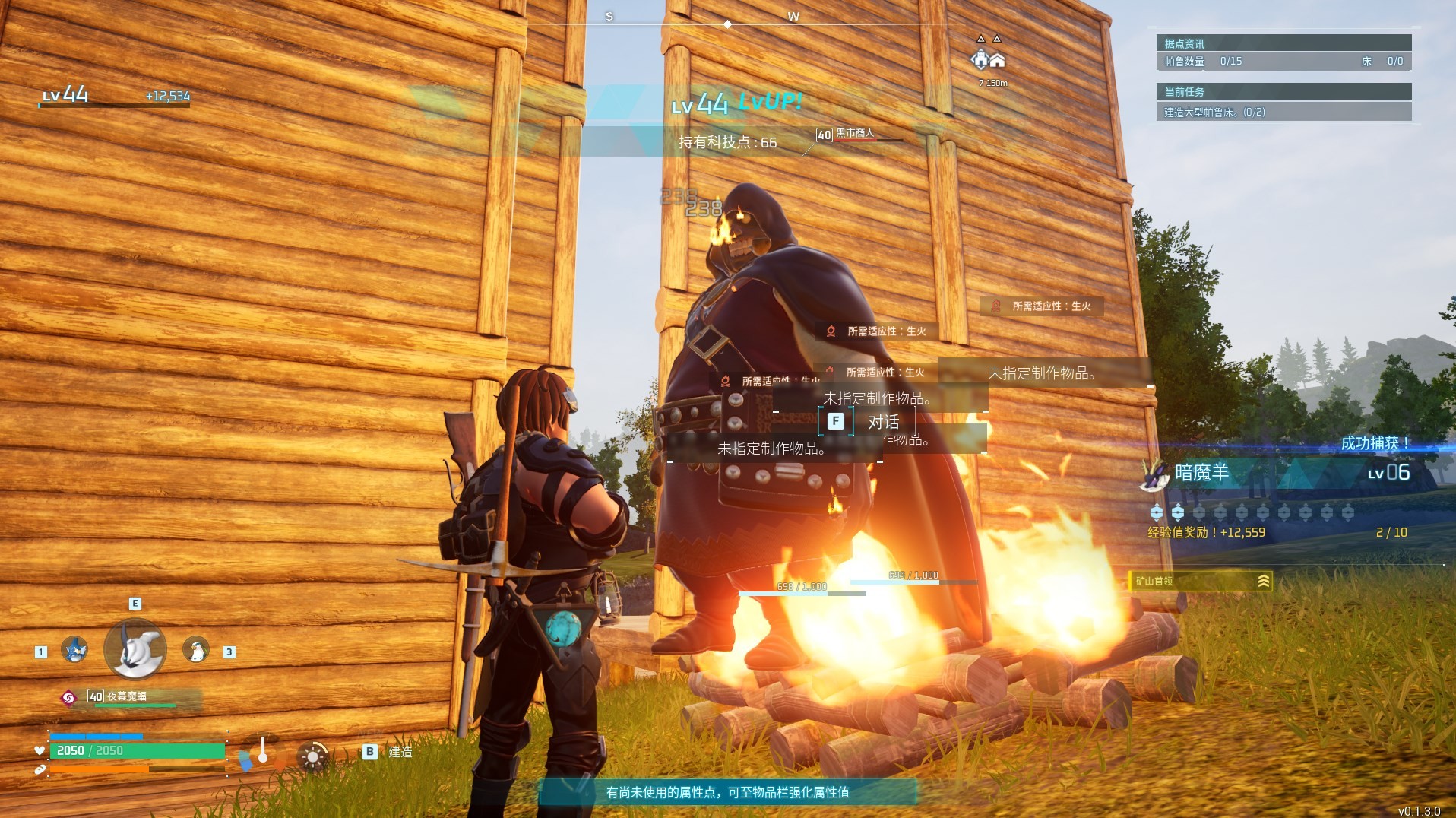Click the sun time-of-day indicator

point(312,756)
